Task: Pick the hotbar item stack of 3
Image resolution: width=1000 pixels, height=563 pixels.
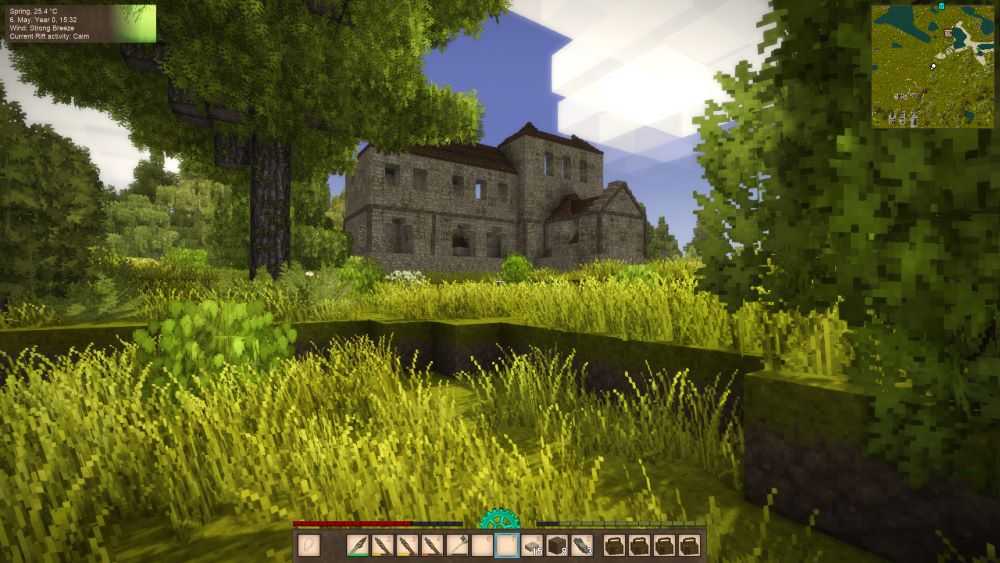Action: pyautogui.click(x=582, y=545)
